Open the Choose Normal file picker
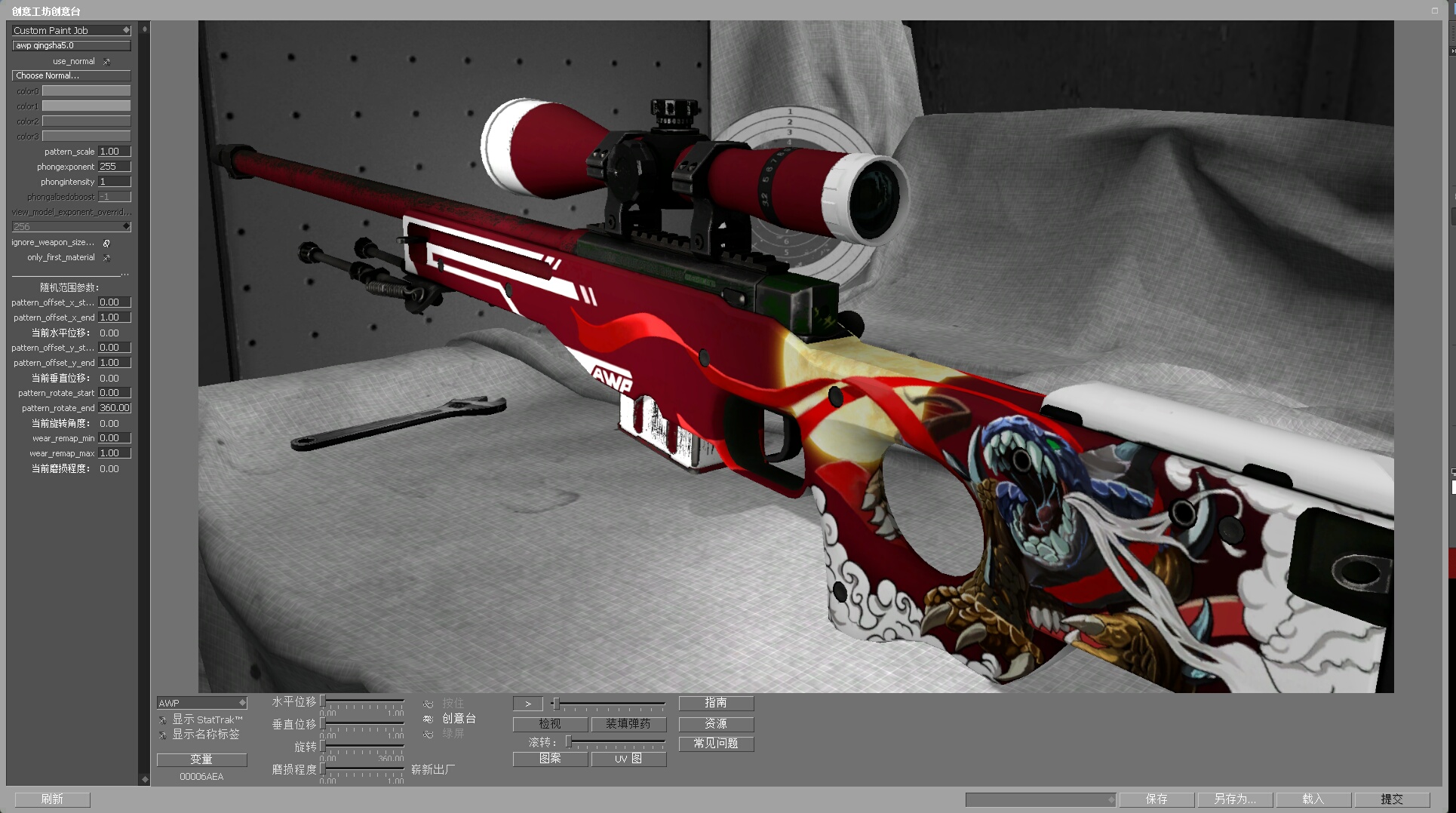 click(71, 75)
